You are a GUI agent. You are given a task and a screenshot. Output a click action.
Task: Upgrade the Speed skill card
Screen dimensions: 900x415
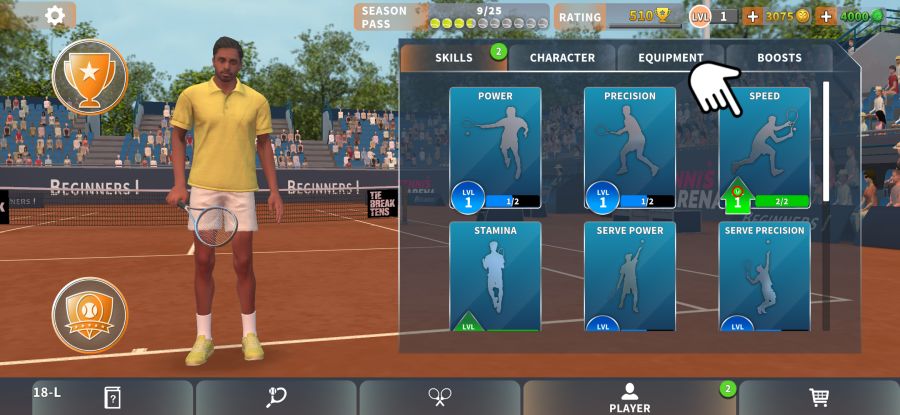764,148
